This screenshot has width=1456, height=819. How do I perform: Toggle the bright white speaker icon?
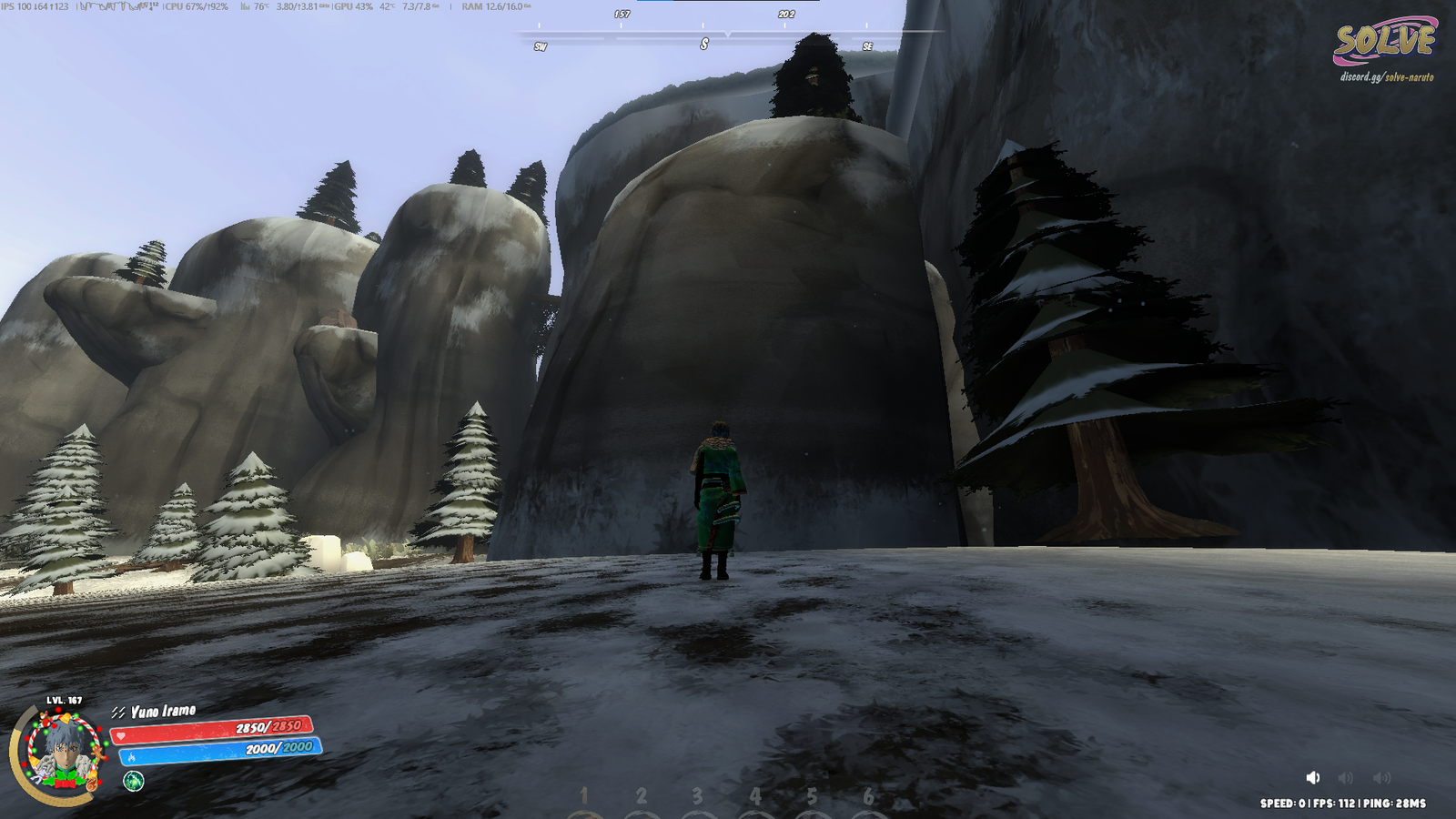[x=1312, y=777]
